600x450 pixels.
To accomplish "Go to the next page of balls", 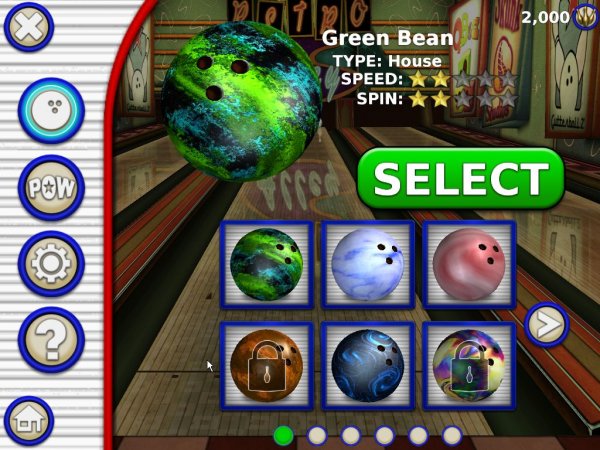I will pyautogui.click(x=547, y=324).
